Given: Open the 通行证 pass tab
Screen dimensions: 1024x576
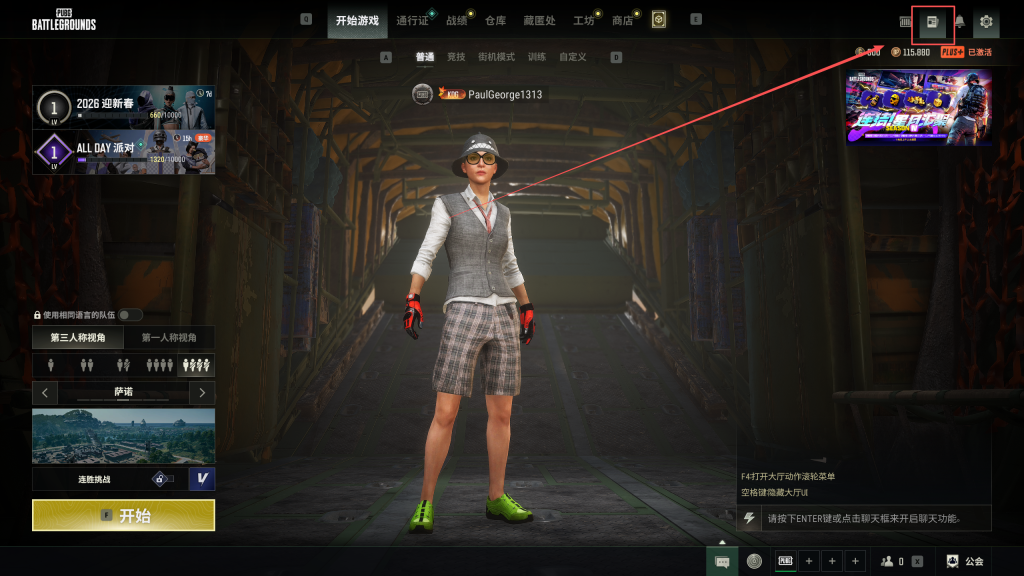Looking at the screenshot, I should click(x=411, y=20).
